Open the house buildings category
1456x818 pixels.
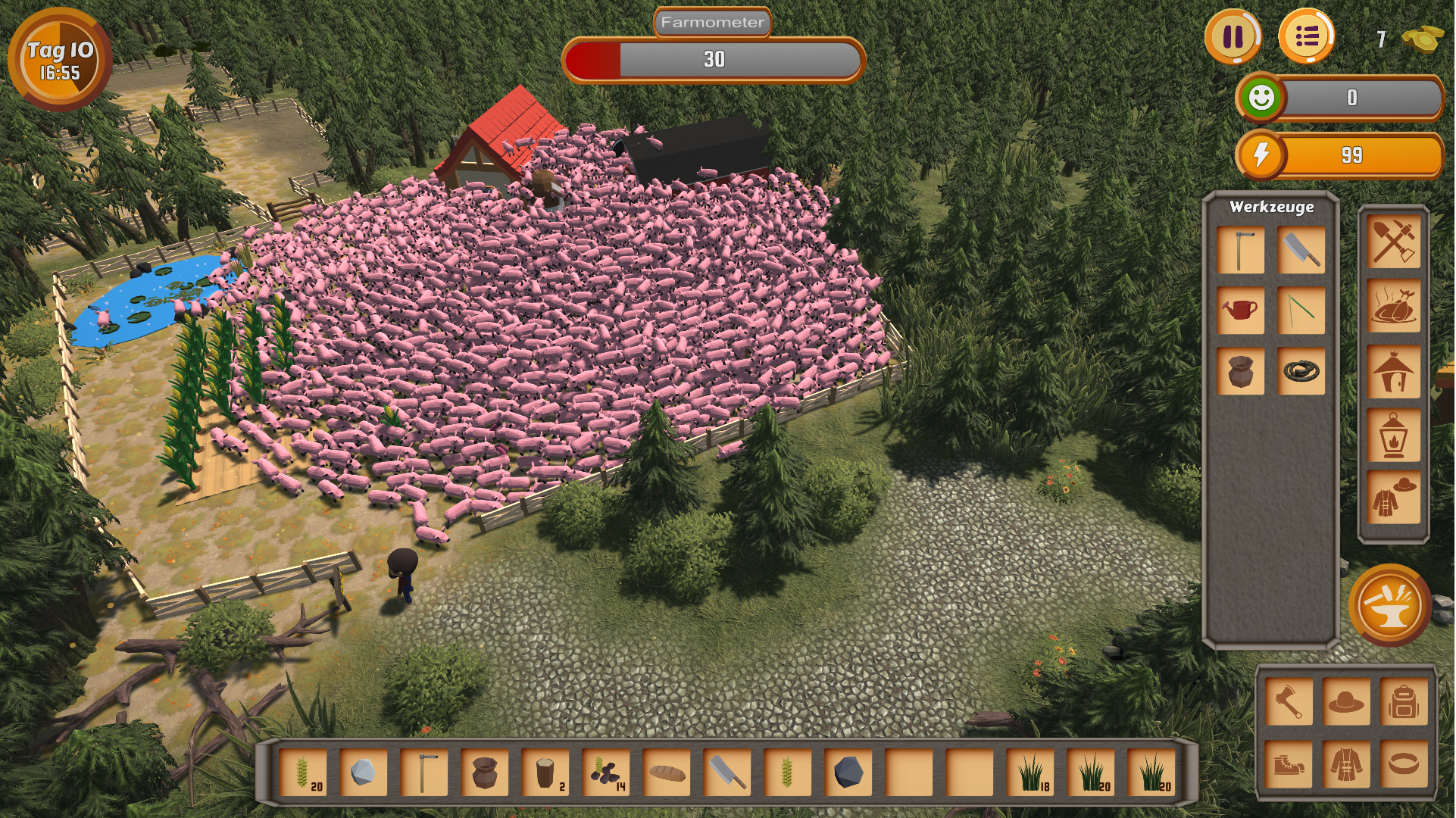click(1393, 371)
